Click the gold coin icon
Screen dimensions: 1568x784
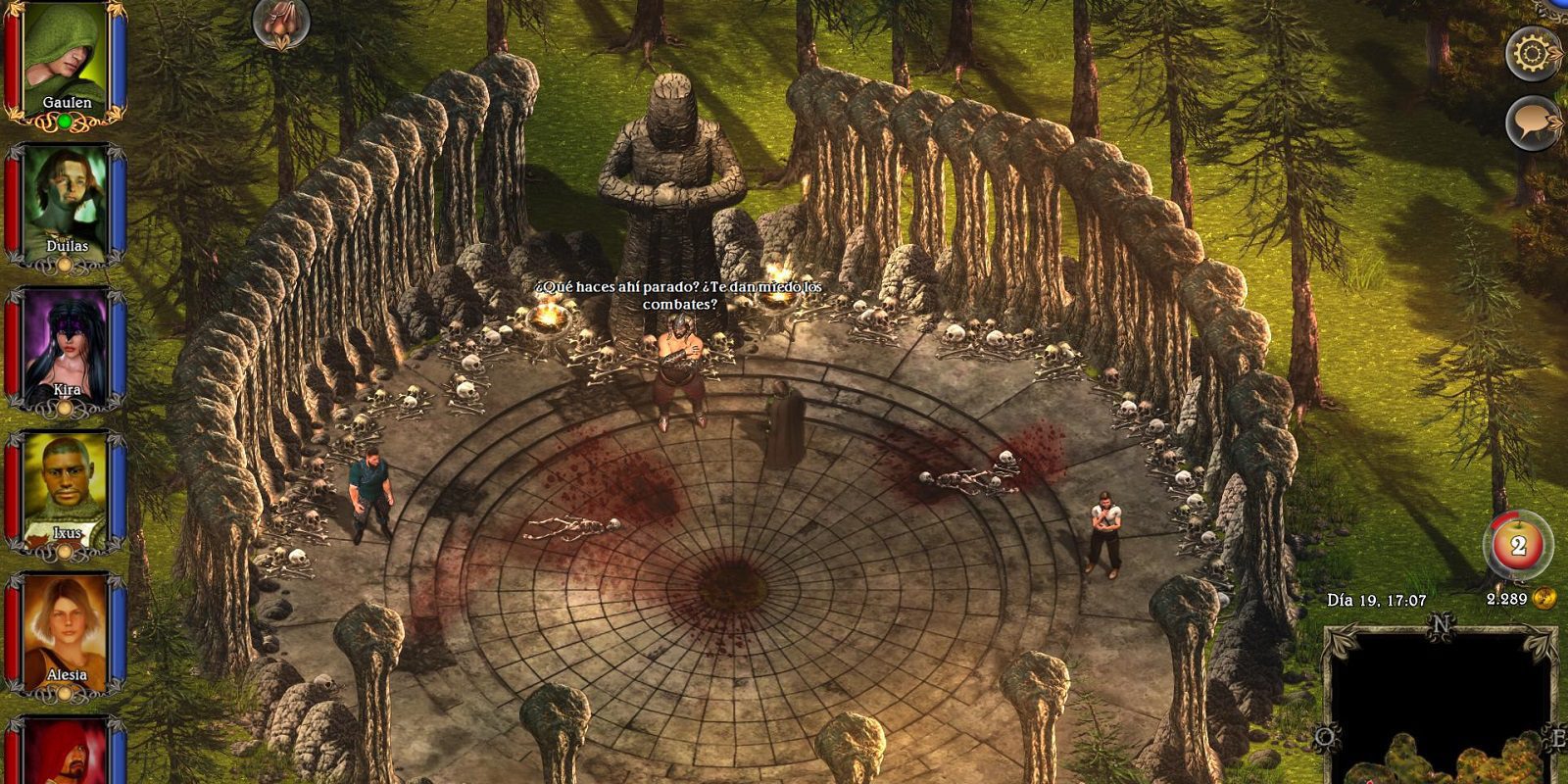(x=1544, y=598)
